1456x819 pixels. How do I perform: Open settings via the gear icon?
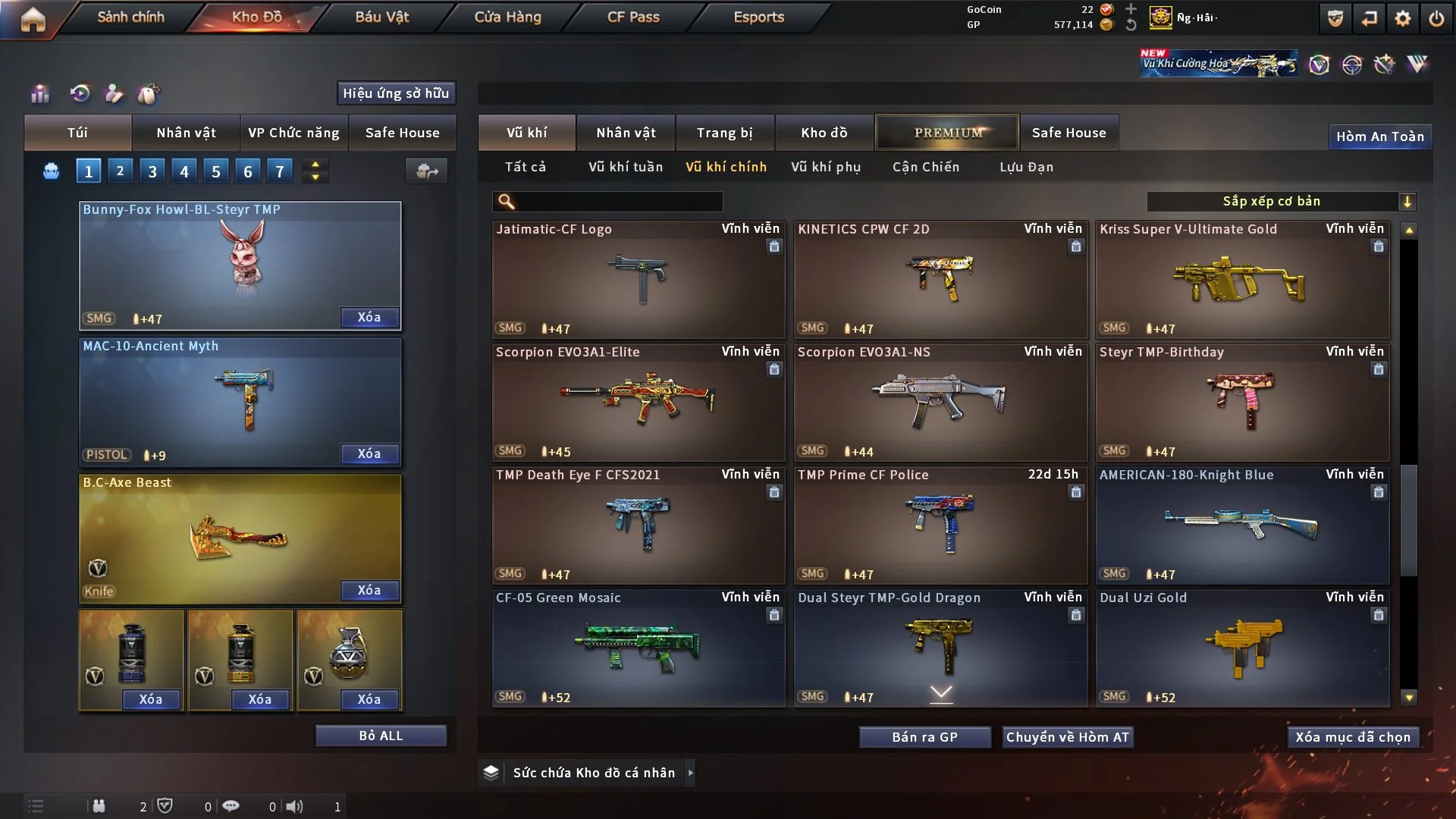click(x=1403, y=18)
